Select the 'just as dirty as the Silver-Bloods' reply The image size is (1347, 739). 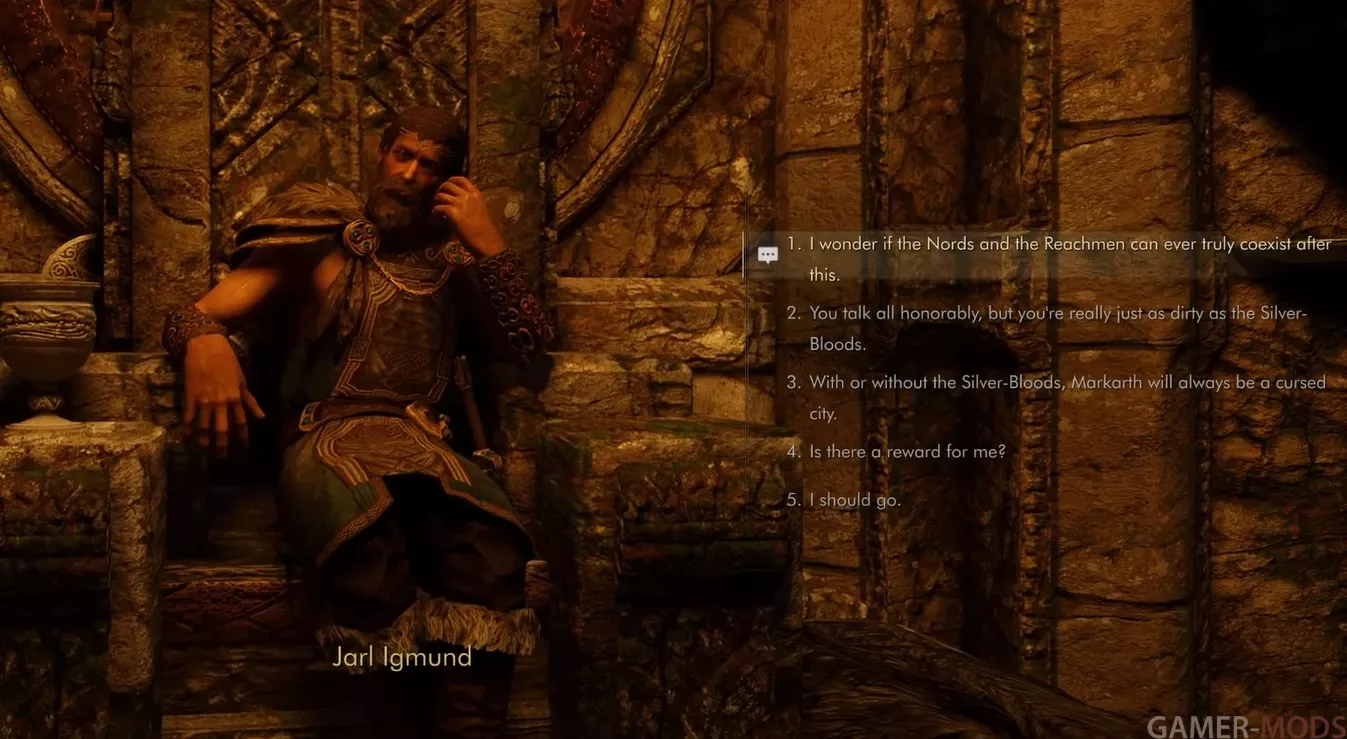coord(1050,314)
